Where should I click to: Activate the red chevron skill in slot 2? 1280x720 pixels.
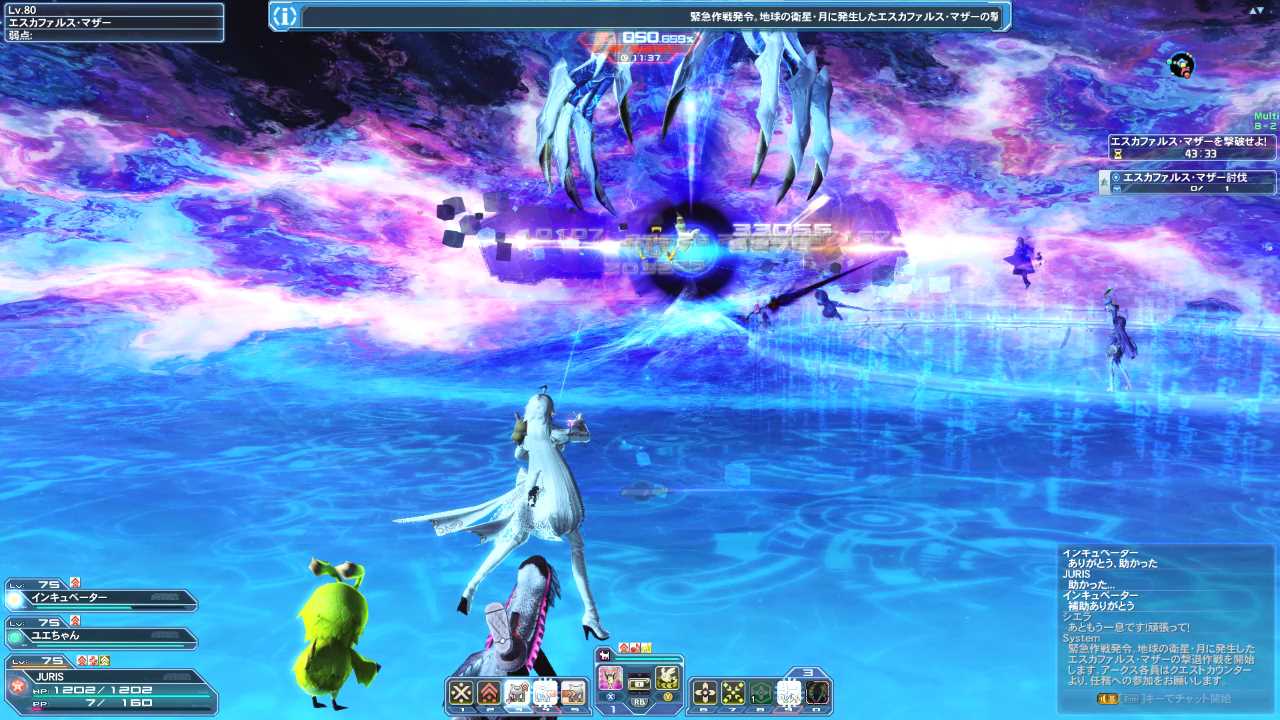[x=489, y=690]
